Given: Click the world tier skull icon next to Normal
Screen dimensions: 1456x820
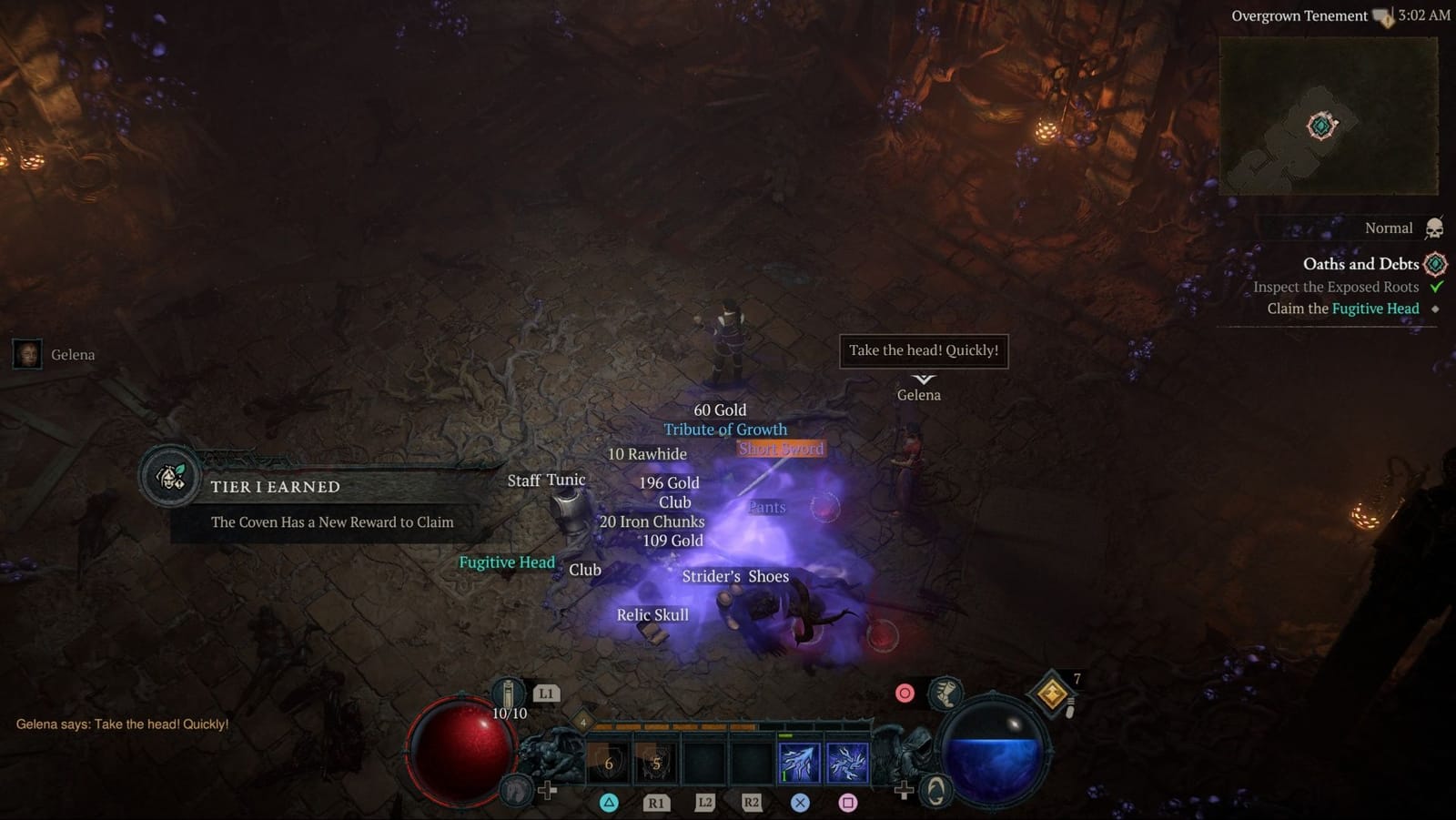Looking at the screenshot, I should pos(1433,228).
